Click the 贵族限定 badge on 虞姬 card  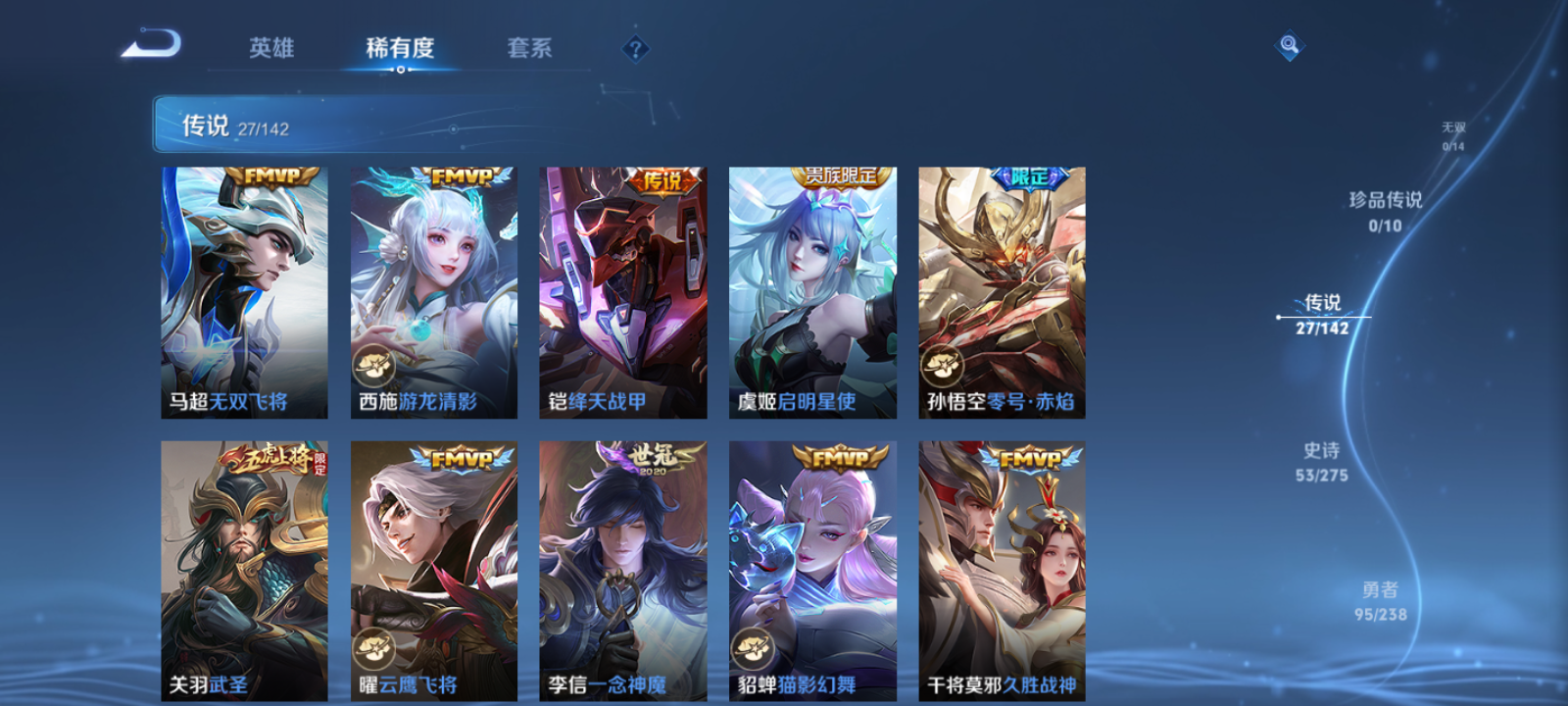click(x=841, y=177)
